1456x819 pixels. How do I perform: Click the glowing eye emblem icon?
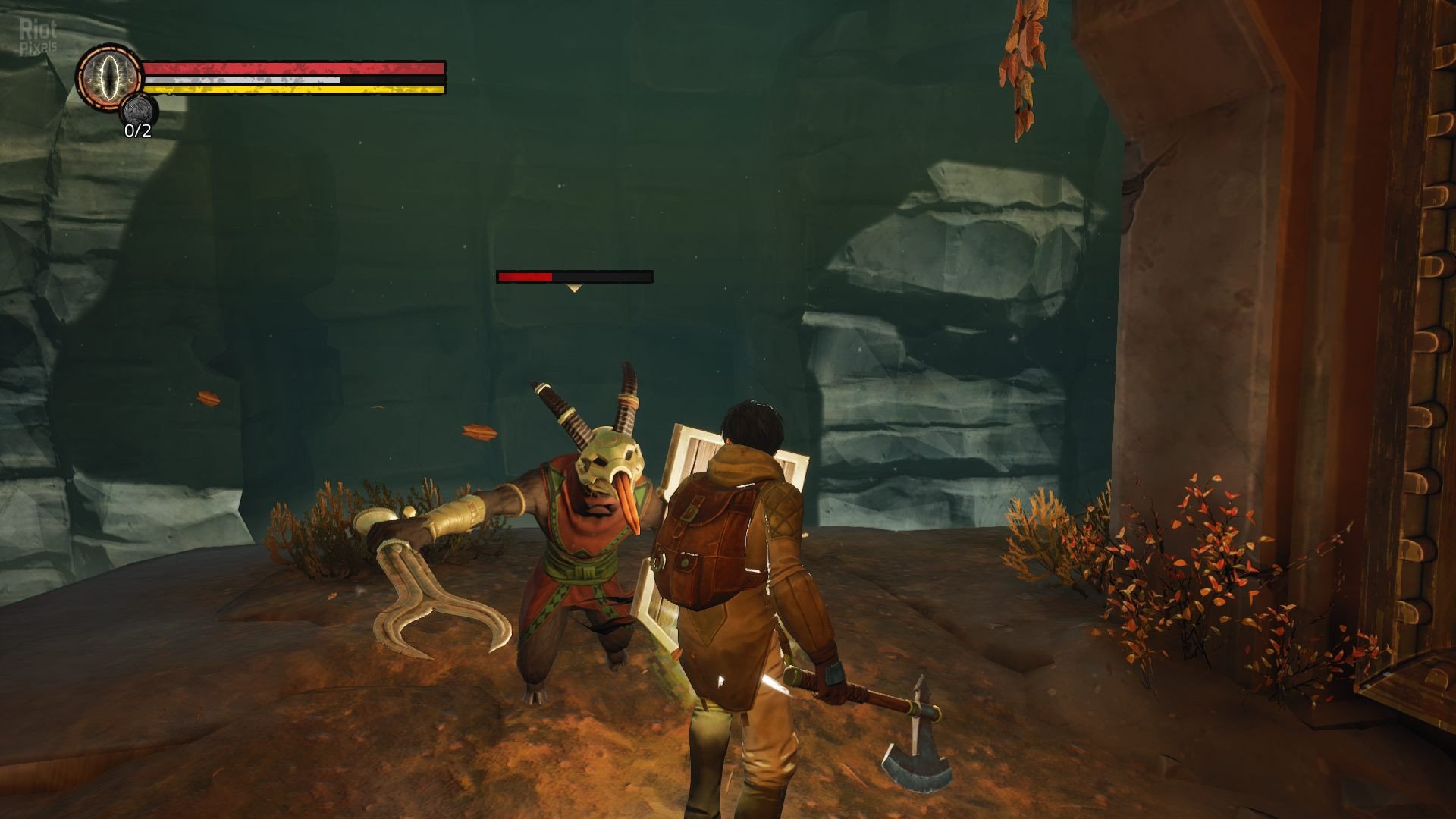click(109, 76)
